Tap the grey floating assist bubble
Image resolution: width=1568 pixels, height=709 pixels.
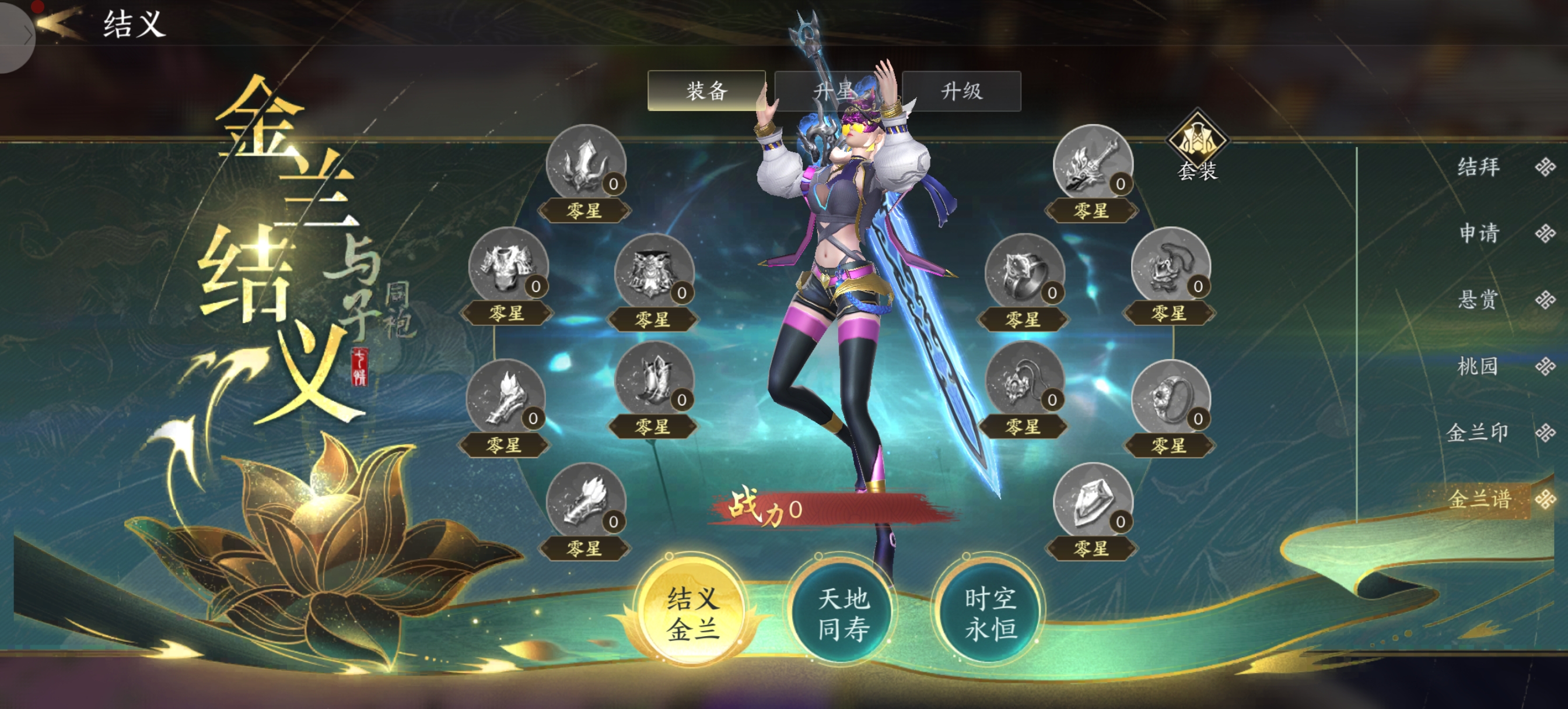click(x=15, y=36)
